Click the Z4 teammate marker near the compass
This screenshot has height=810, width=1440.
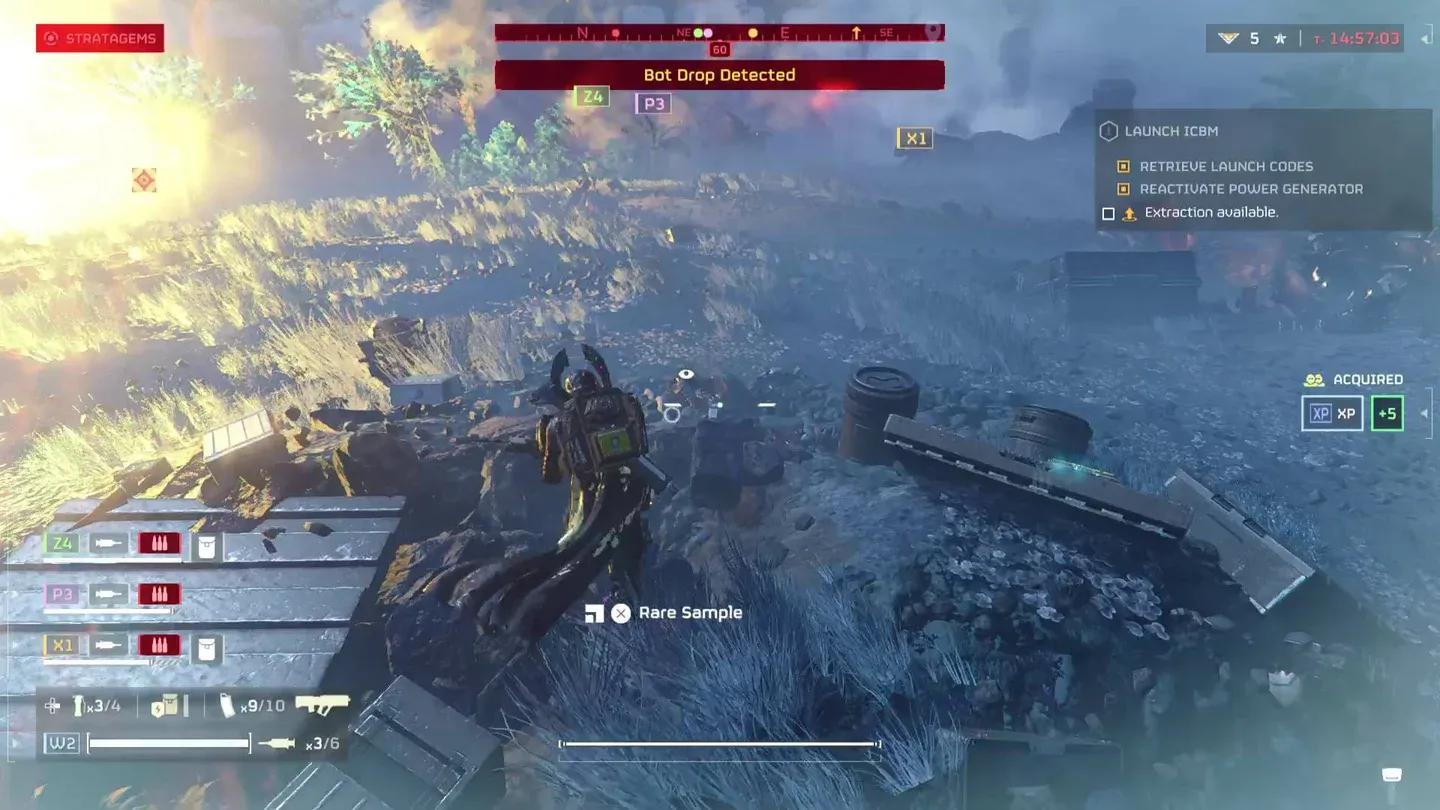coord(592,97)
